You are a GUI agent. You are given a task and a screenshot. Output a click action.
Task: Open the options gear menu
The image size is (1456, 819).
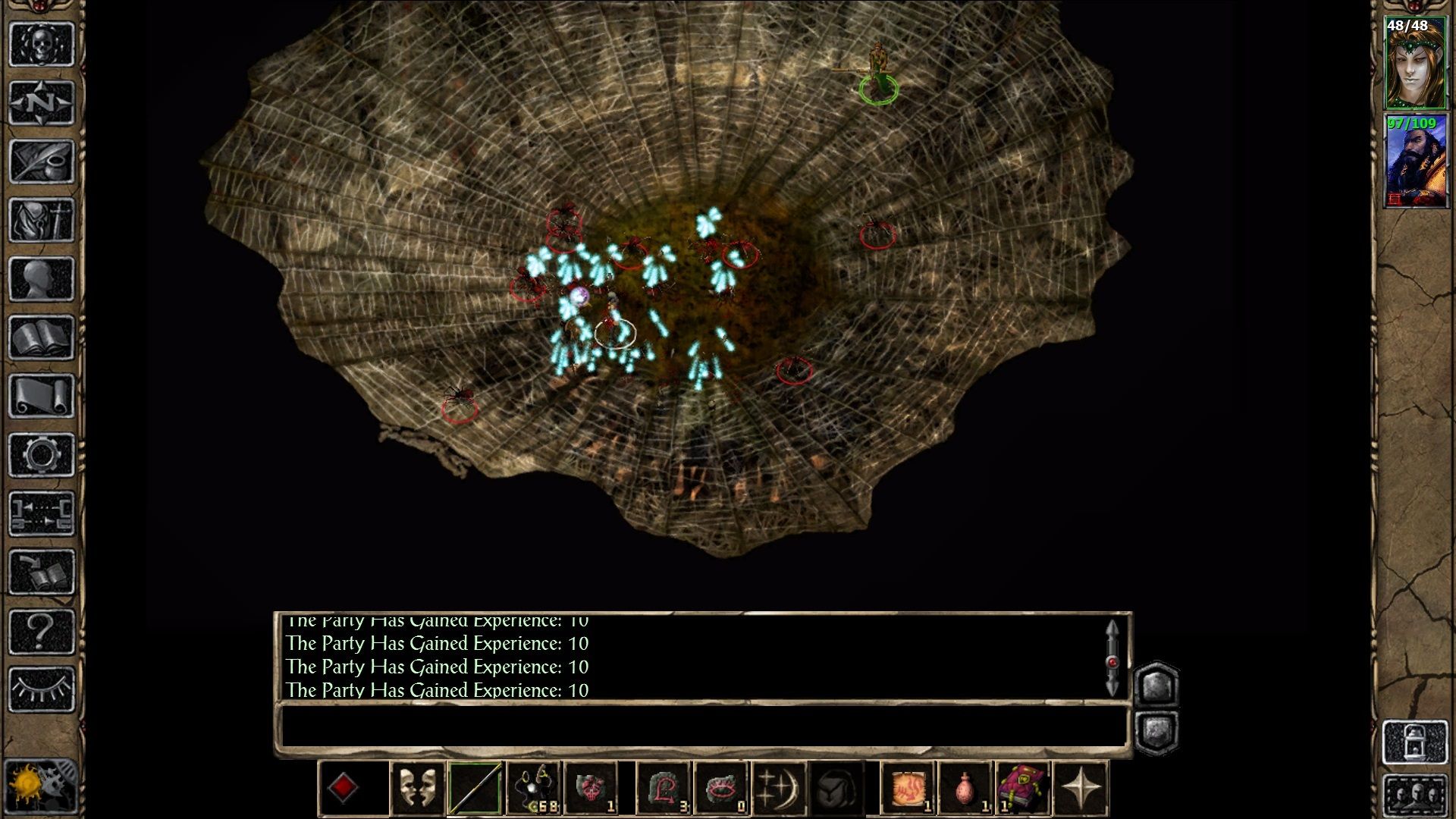point(42,455)
